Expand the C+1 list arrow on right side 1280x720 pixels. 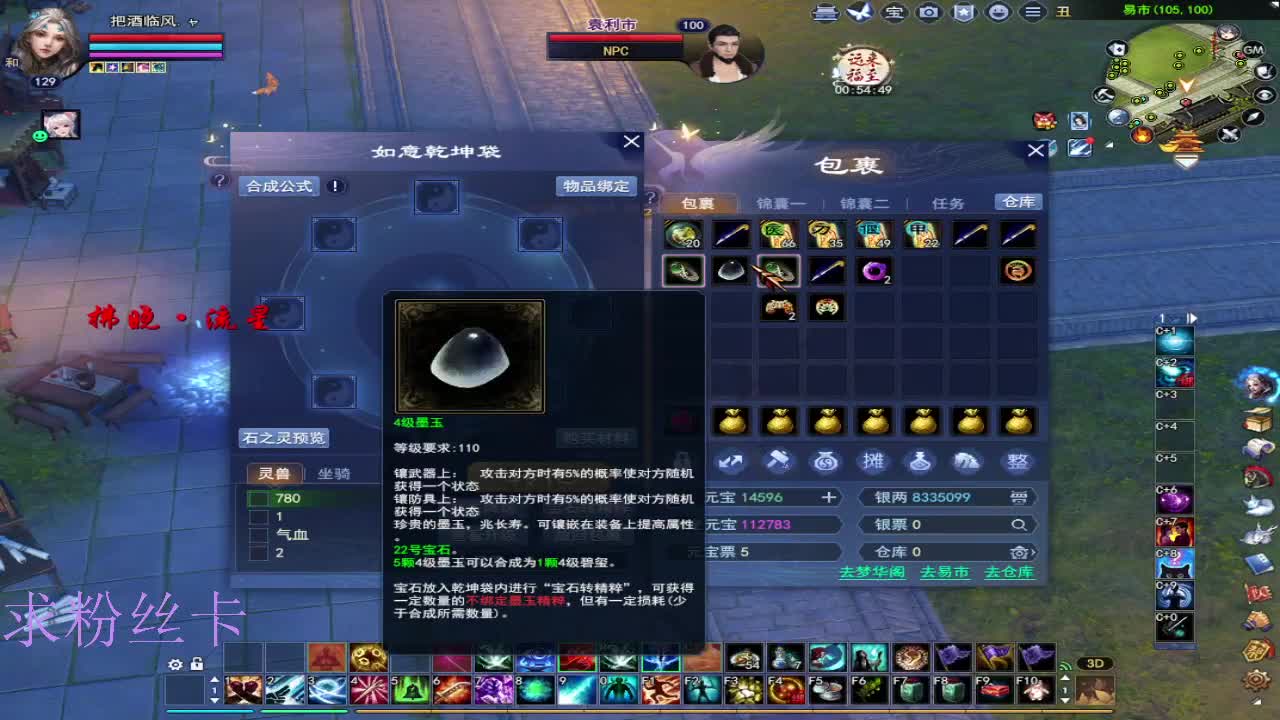pos(1192,318)
